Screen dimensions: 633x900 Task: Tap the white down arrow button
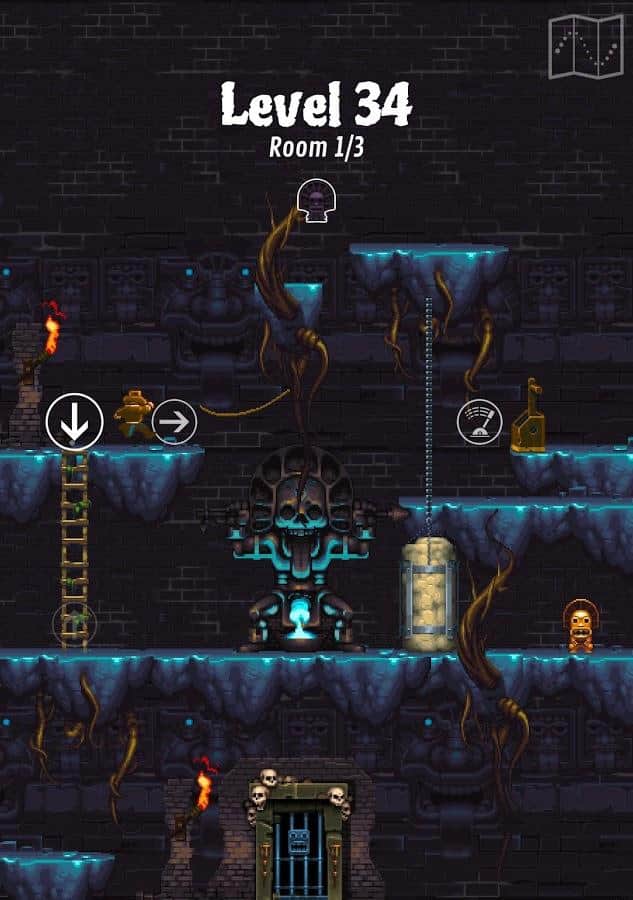74,422
